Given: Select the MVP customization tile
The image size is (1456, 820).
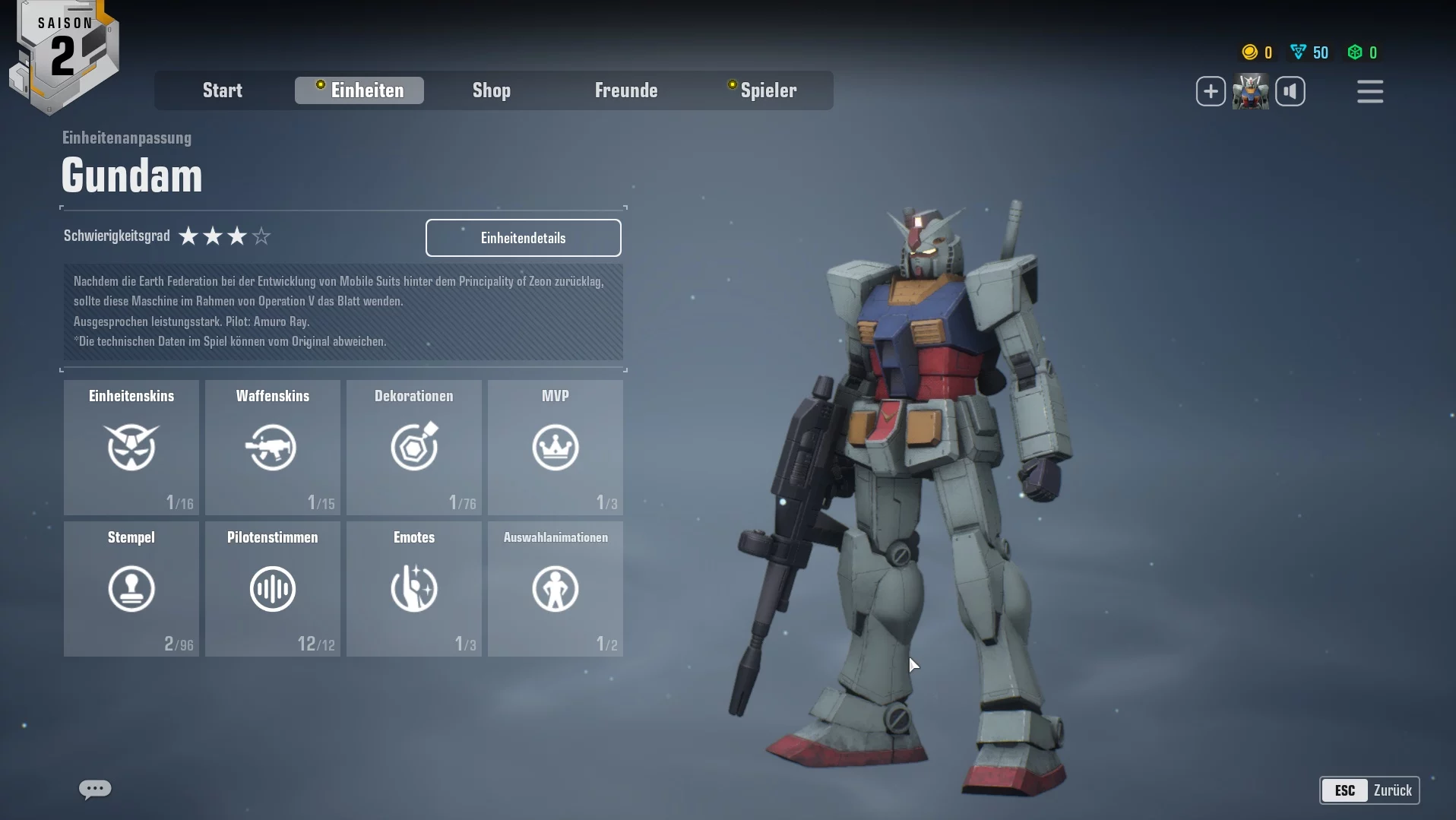Looking at the screenshot, I should (555, 448).
